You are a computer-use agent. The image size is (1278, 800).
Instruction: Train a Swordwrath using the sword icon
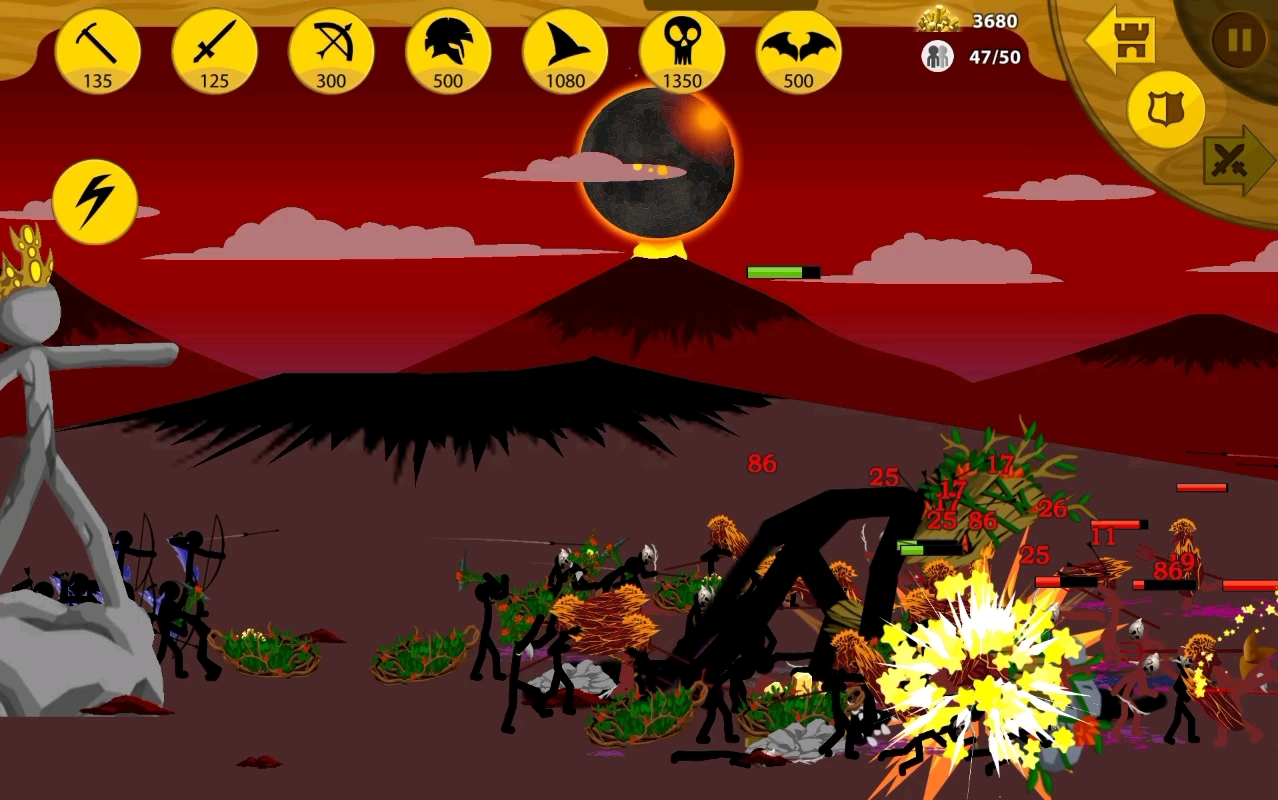[214, 52]
